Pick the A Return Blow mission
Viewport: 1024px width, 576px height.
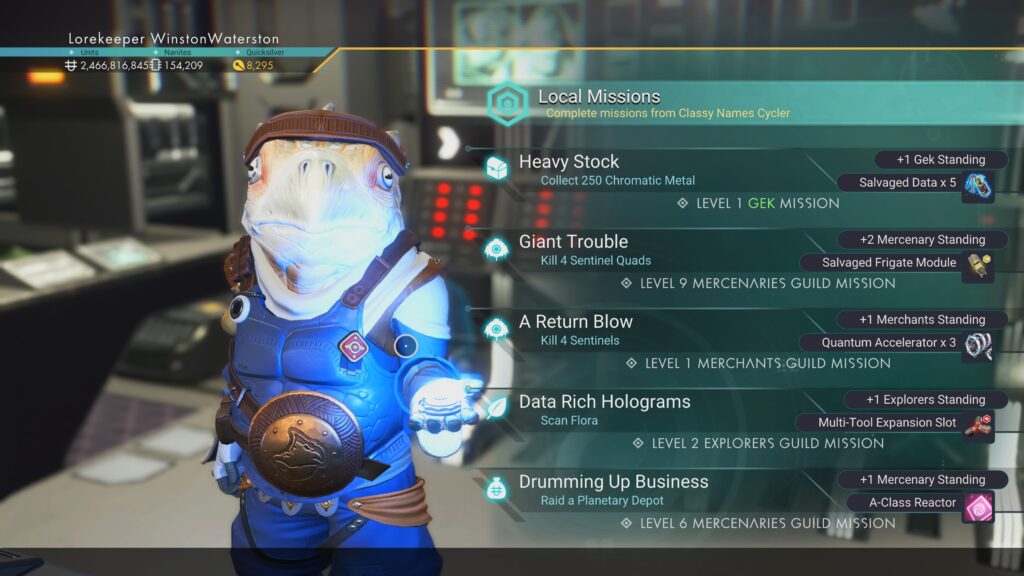[575, 322]
